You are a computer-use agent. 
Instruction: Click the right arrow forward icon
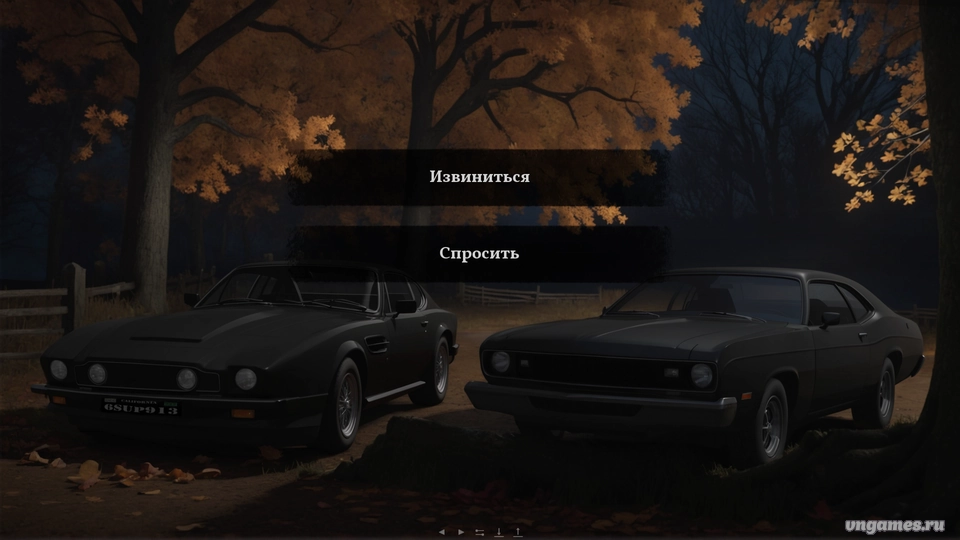point(461,531)
